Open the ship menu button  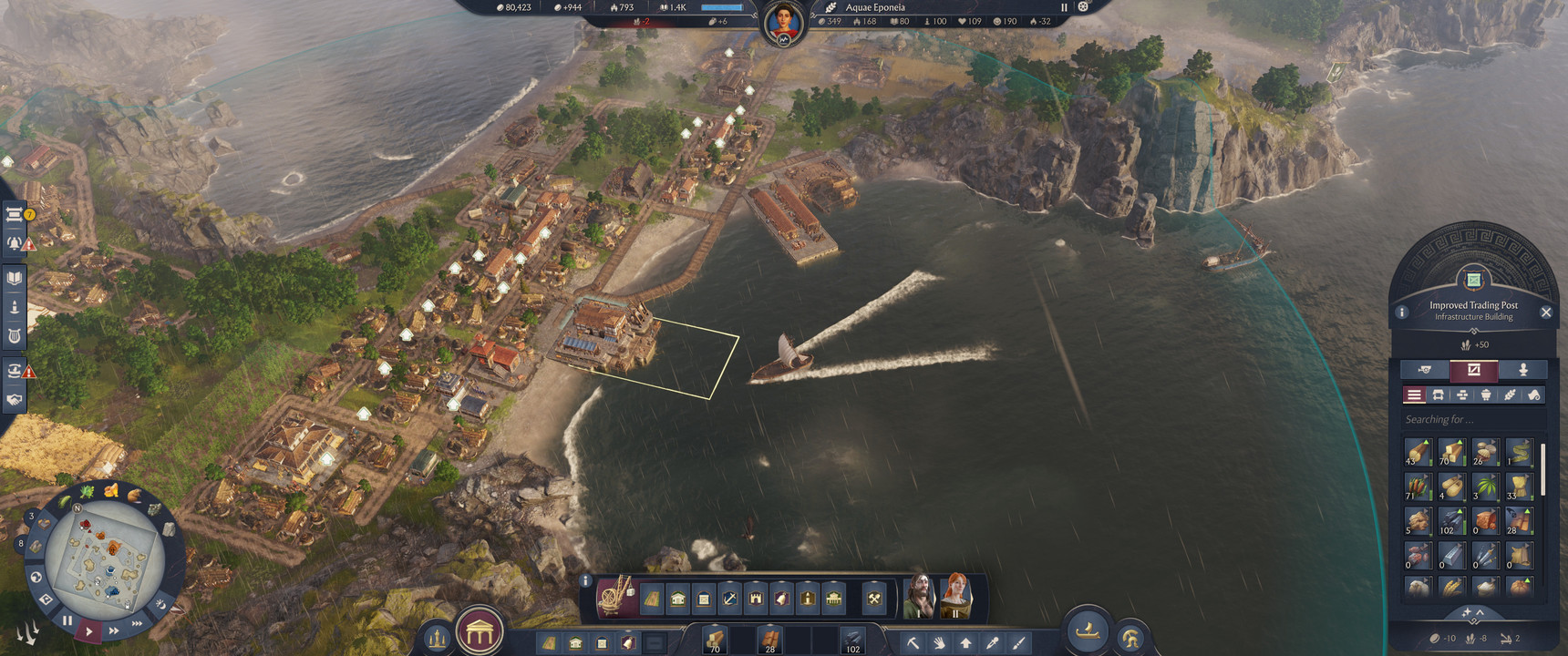point(1088,630)
